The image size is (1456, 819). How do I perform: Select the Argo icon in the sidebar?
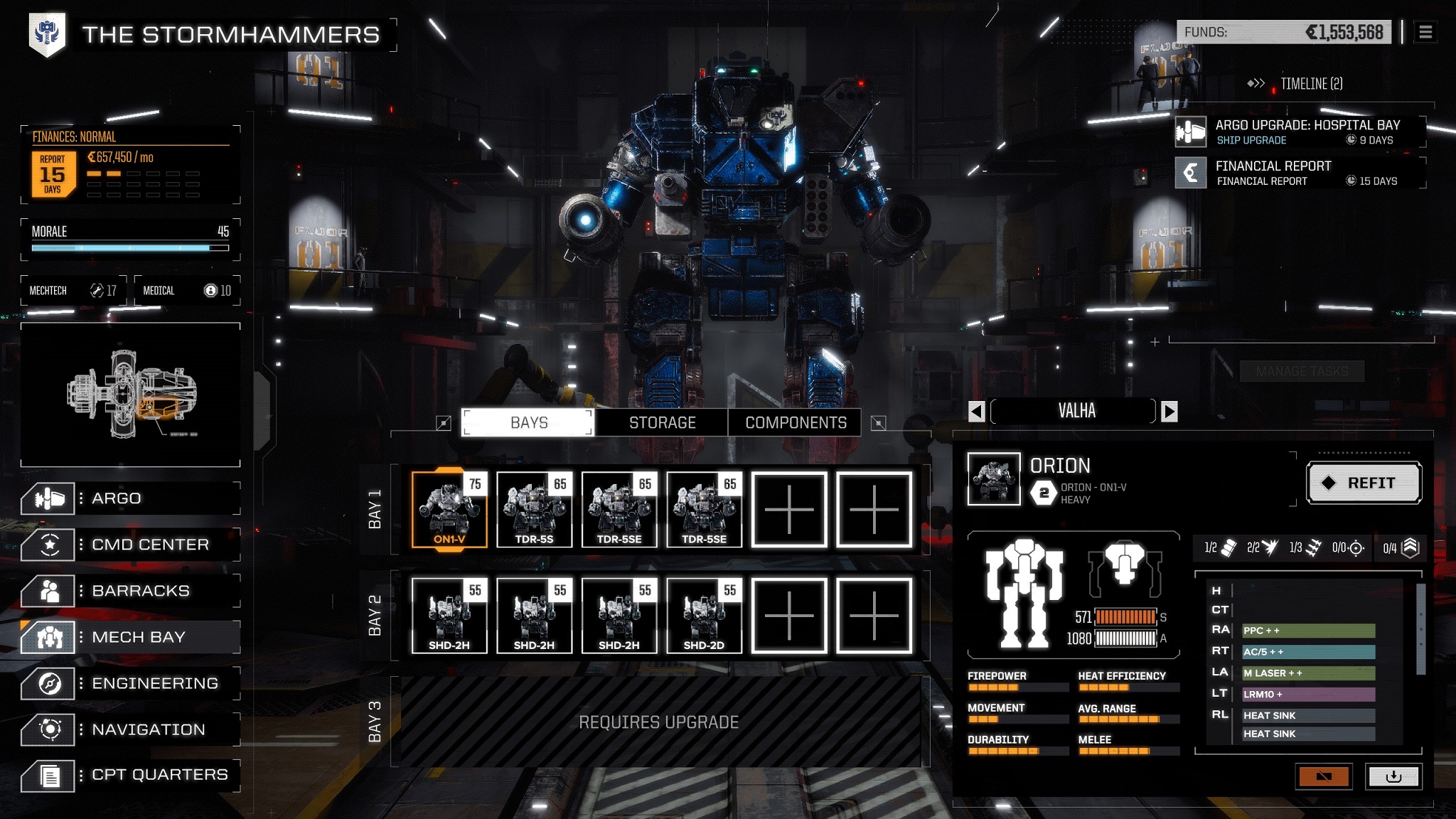click(x=50, y=498)
